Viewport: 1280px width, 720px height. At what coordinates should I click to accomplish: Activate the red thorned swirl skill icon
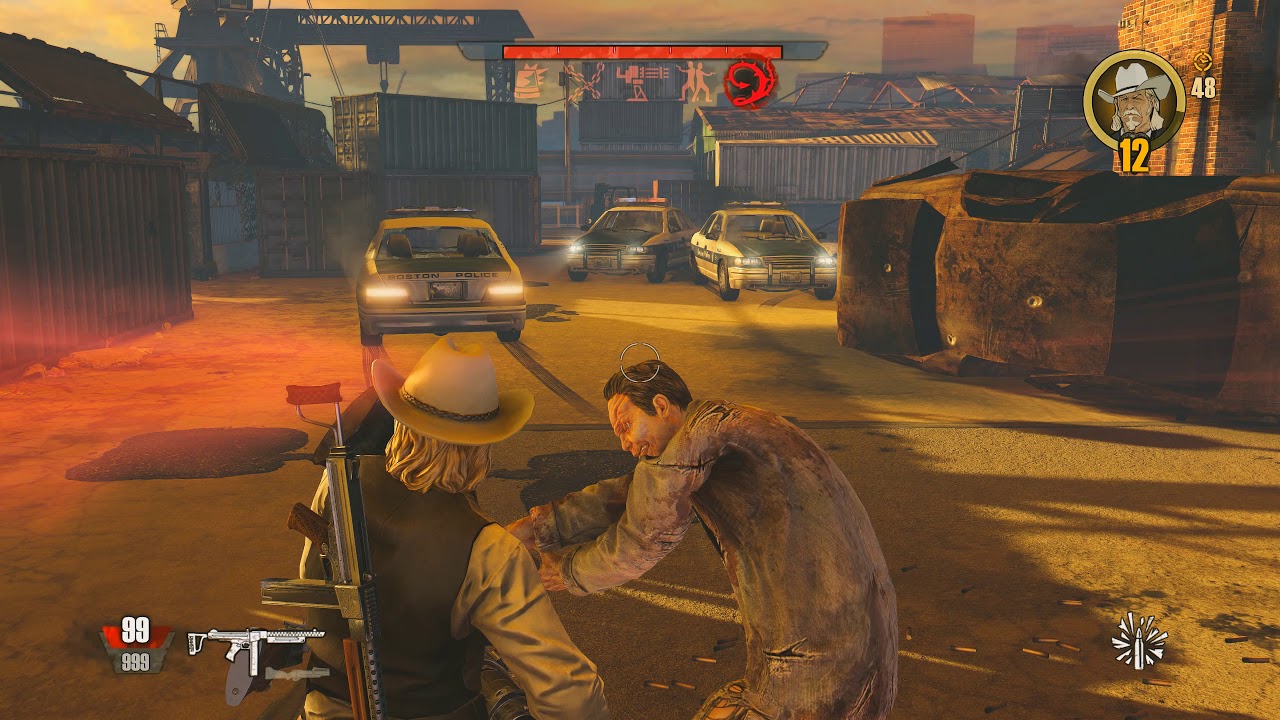[x=749, y=82]
